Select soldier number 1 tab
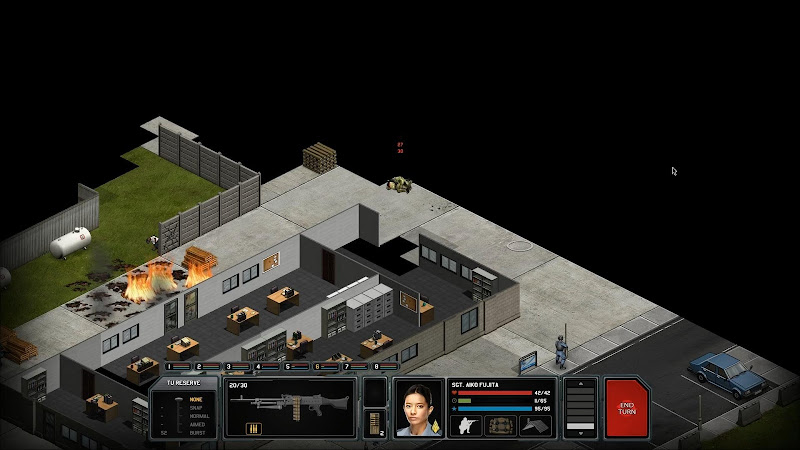Image resolution: width=800 pixels, height=450 pixels. coord(174,367)
